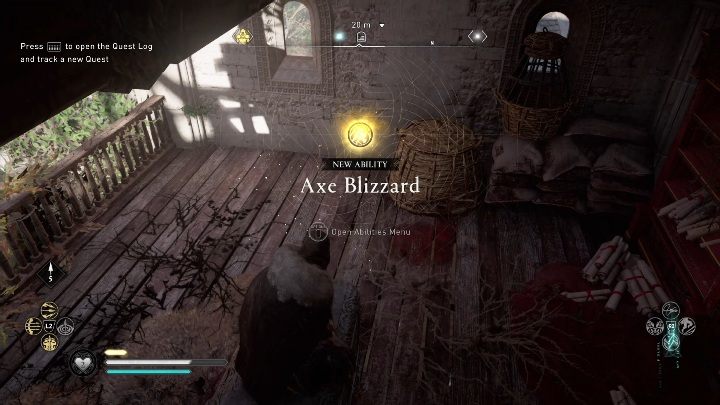This screenshot has height=405, width=720.
Task: Click the white diamond marker on compass
Action: pos(478,37)
